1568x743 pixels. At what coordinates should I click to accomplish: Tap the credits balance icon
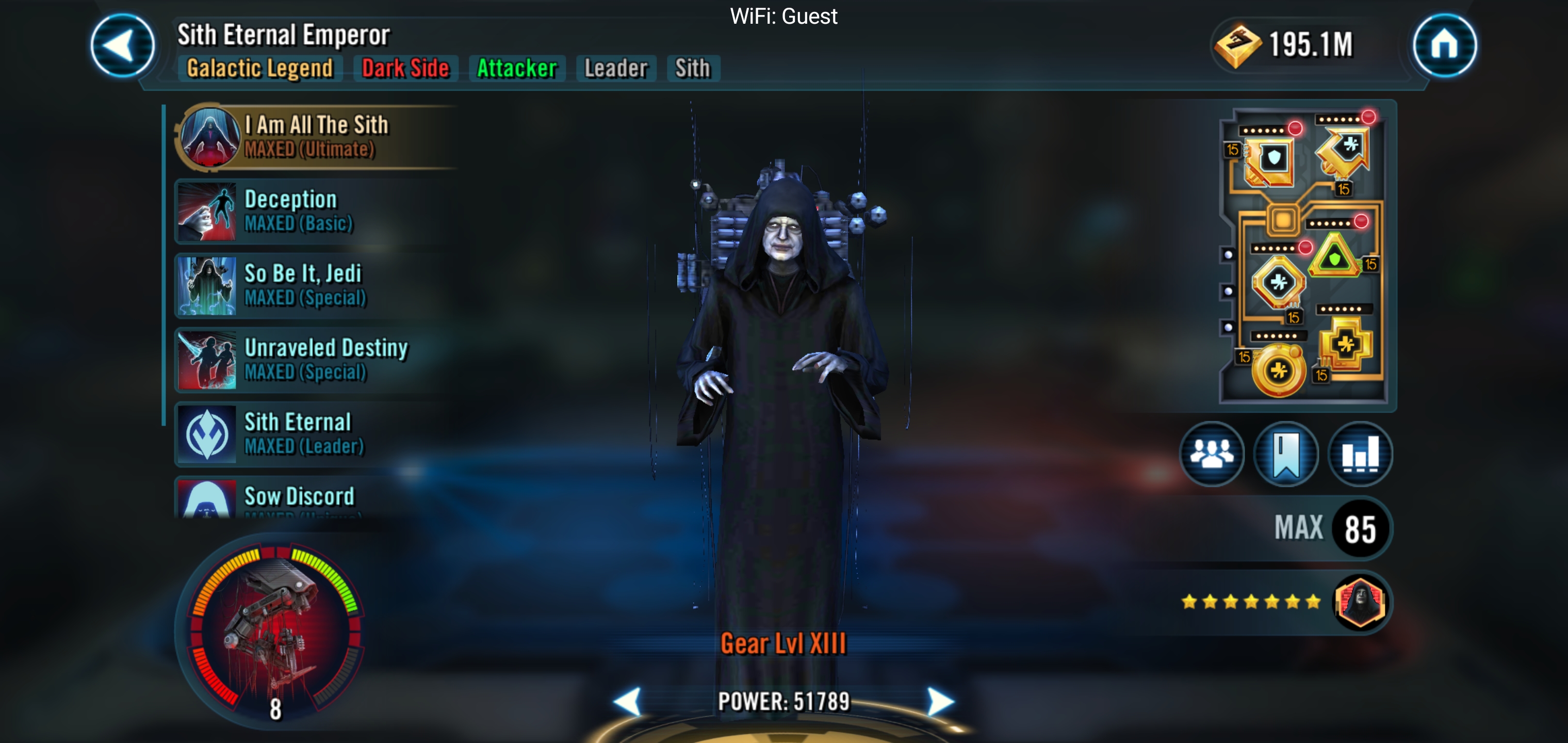tap(1236, 45)
